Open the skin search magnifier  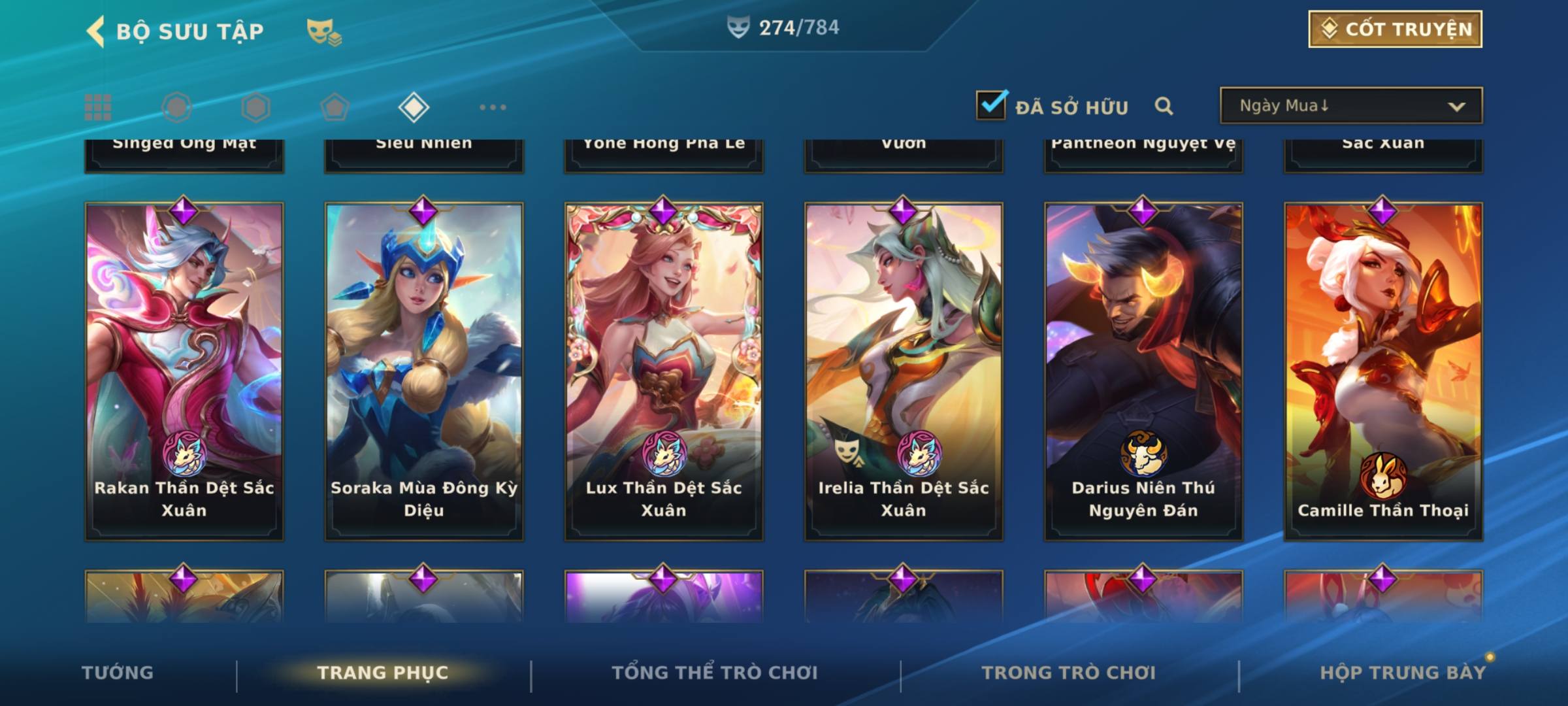[1164, 106]
